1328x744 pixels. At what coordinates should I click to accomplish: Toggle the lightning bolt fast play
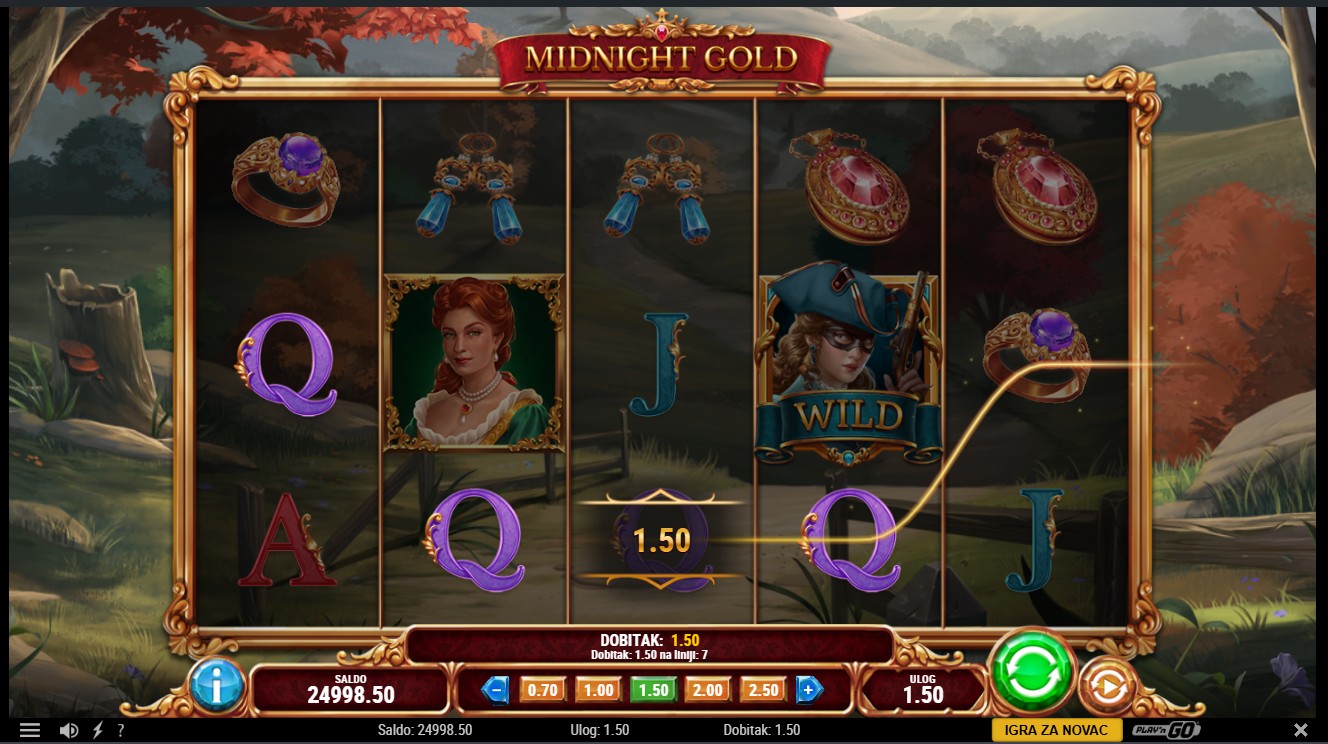point(98,730)
